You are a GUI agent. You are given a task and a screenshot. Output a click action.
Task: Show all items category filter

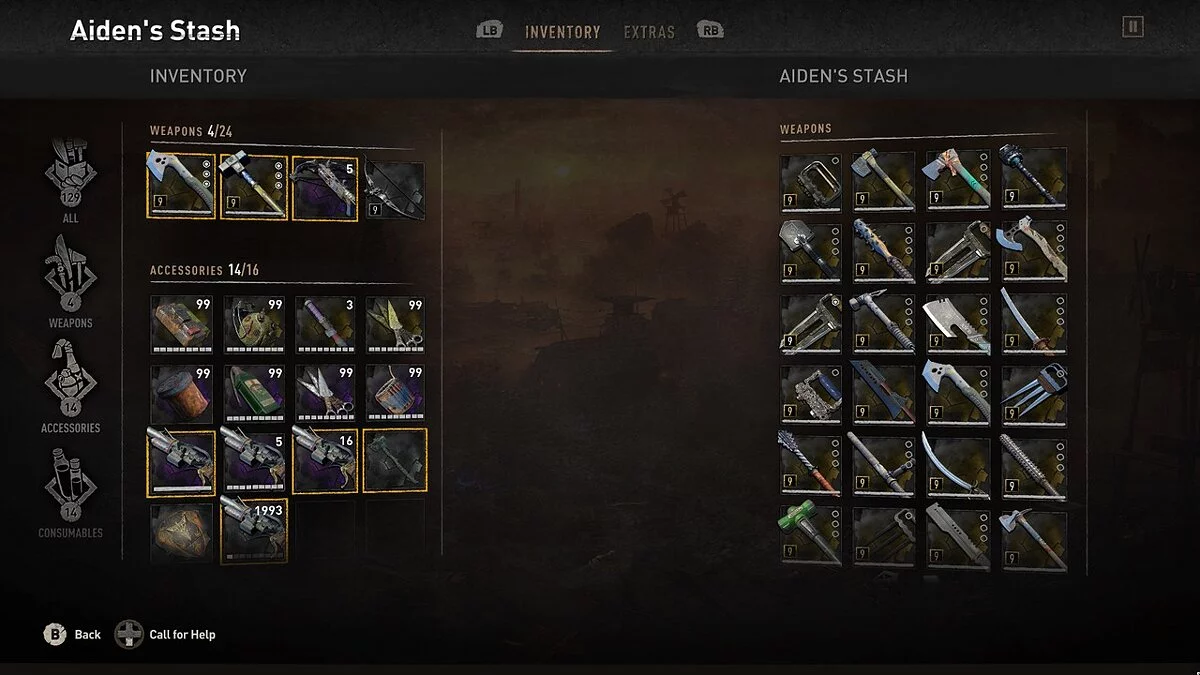point(70,178)
